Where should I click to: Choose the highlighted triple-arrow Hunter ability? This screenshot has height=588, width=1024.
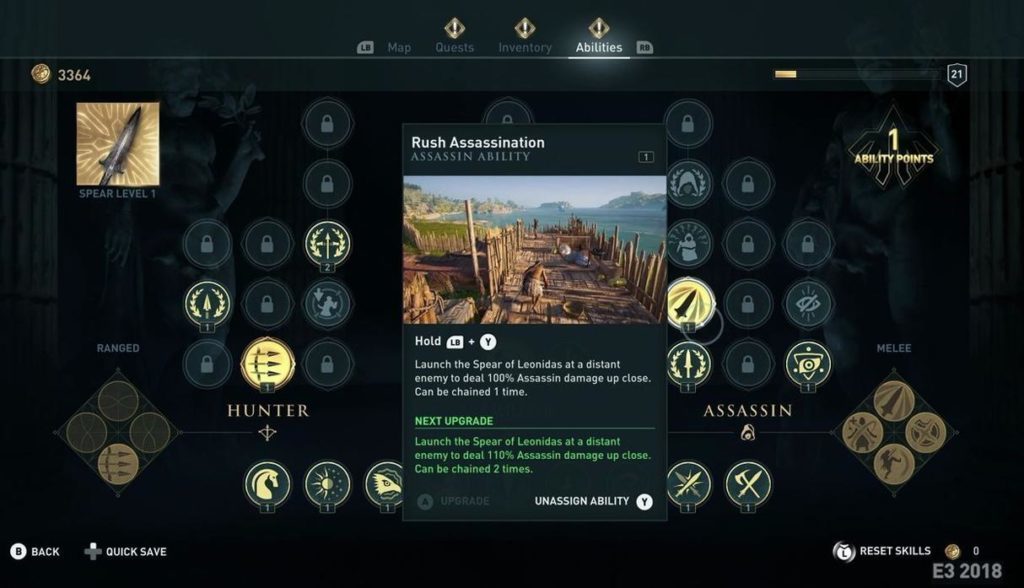tap(268, 363)
